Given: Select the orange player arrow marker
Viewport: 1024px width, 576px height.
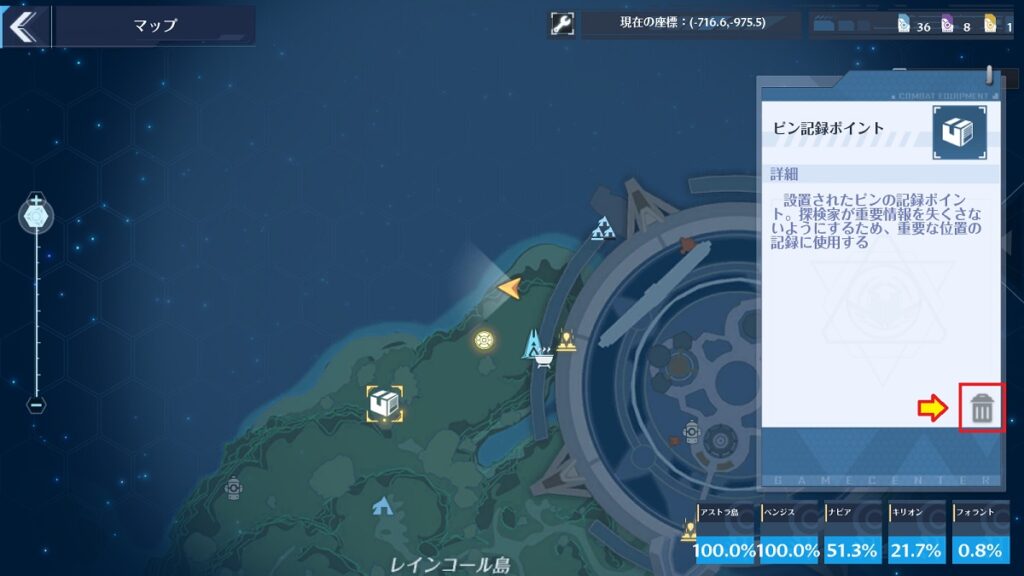Looking at the screenshot, I should click(x=509, y=289).
